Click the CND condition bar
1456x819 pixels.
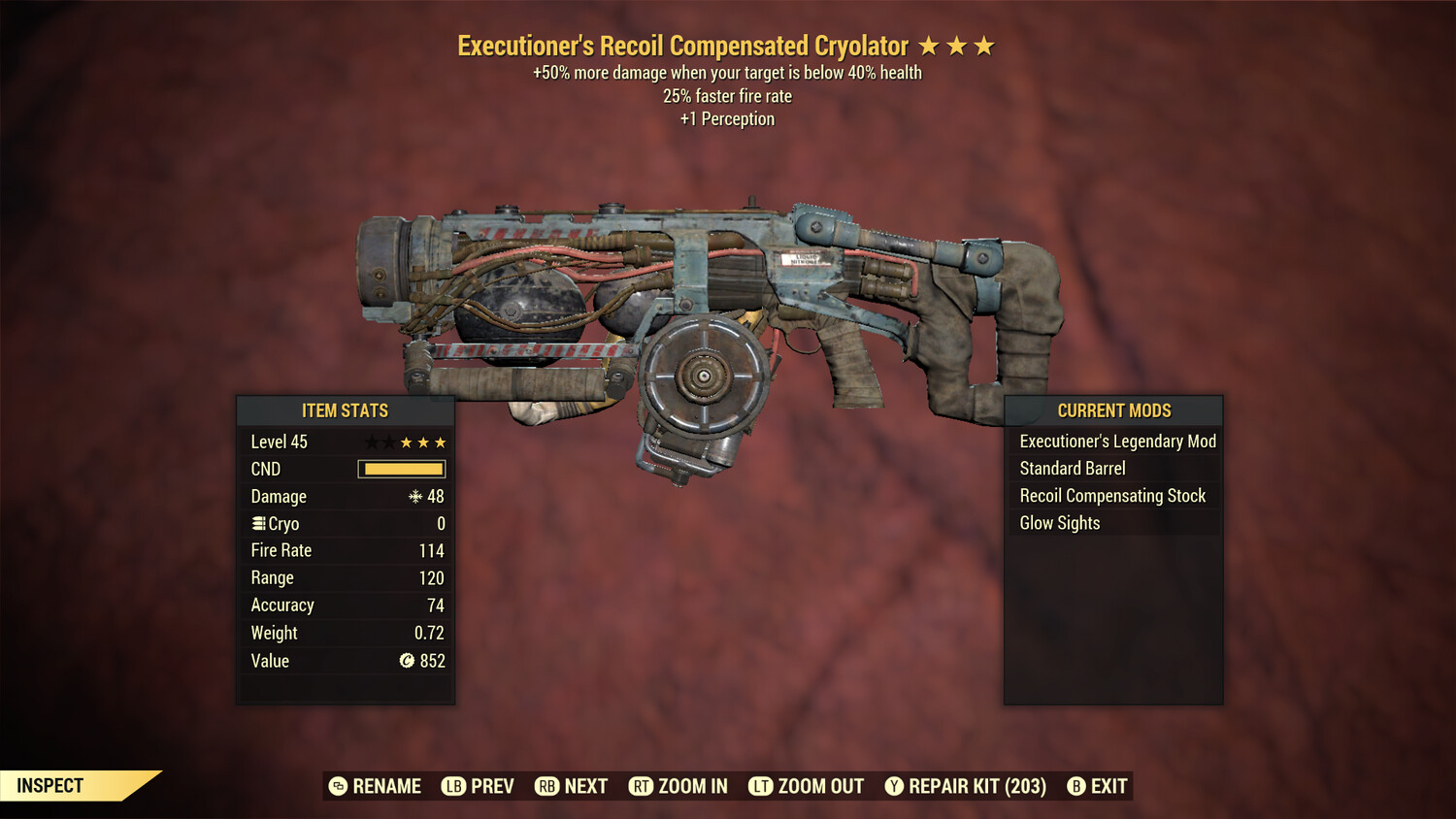click(401, 469)
